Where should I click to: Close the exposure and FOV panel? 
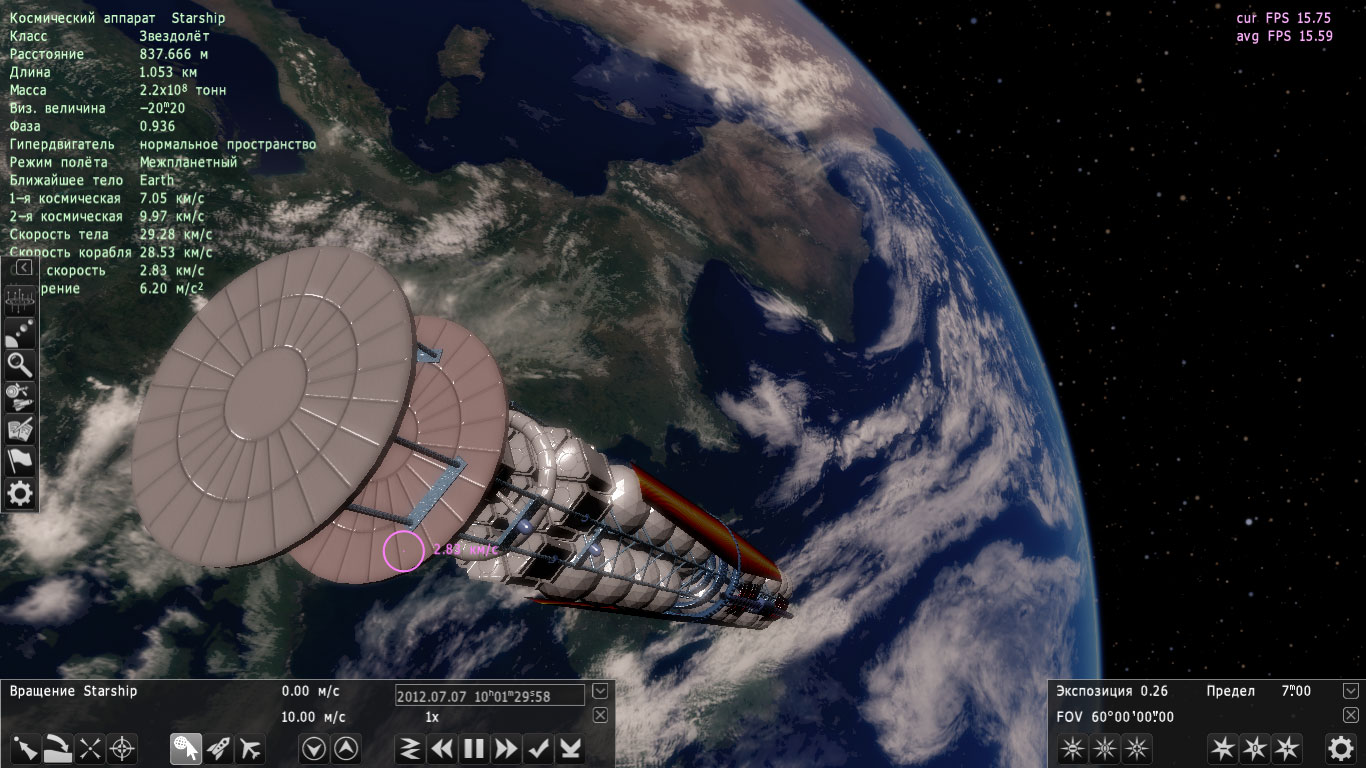point(1351,715)
